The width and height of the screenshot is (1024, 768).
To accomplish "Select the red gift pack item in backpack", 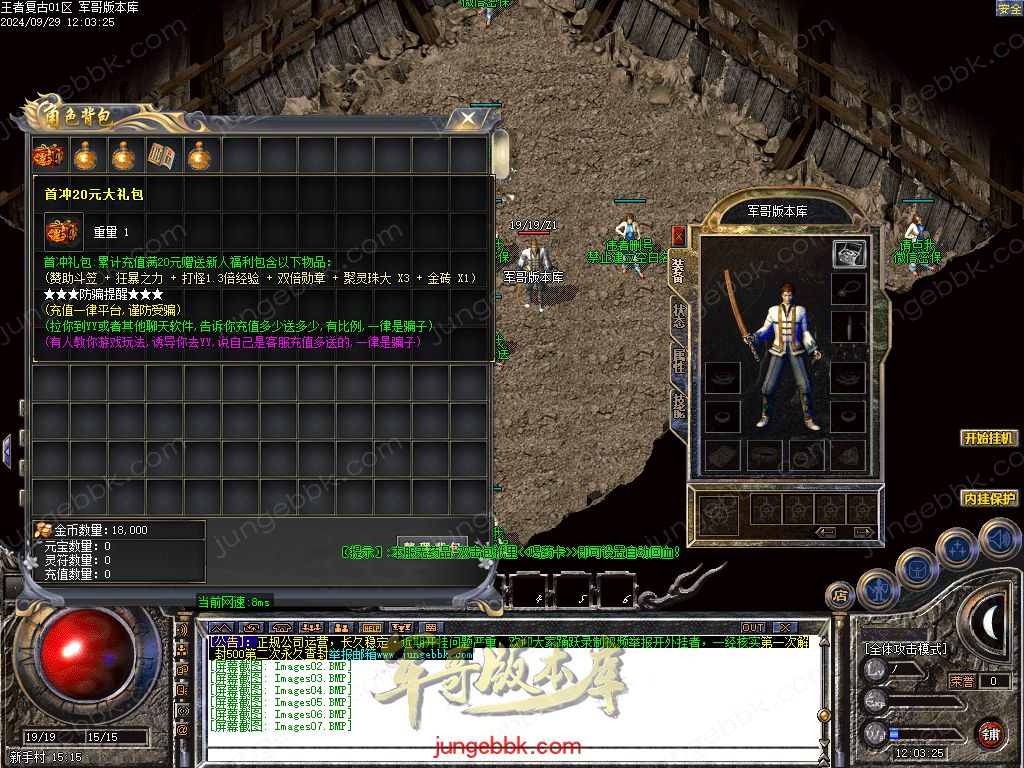I will 47,155.
